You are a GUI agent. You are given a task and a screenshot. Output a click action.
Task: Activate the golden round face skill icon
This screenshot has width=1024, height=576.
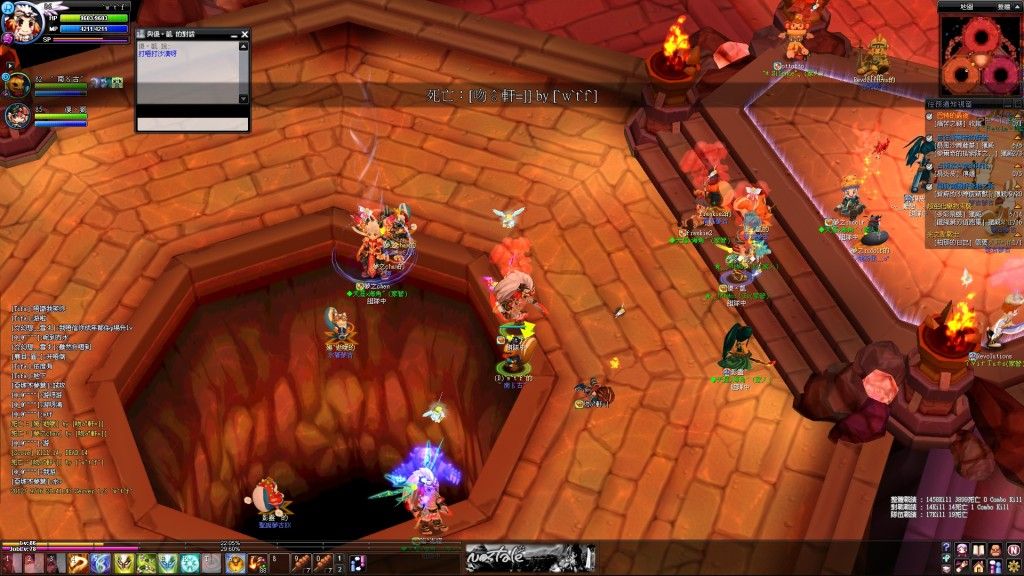click(x=235, y=563)
